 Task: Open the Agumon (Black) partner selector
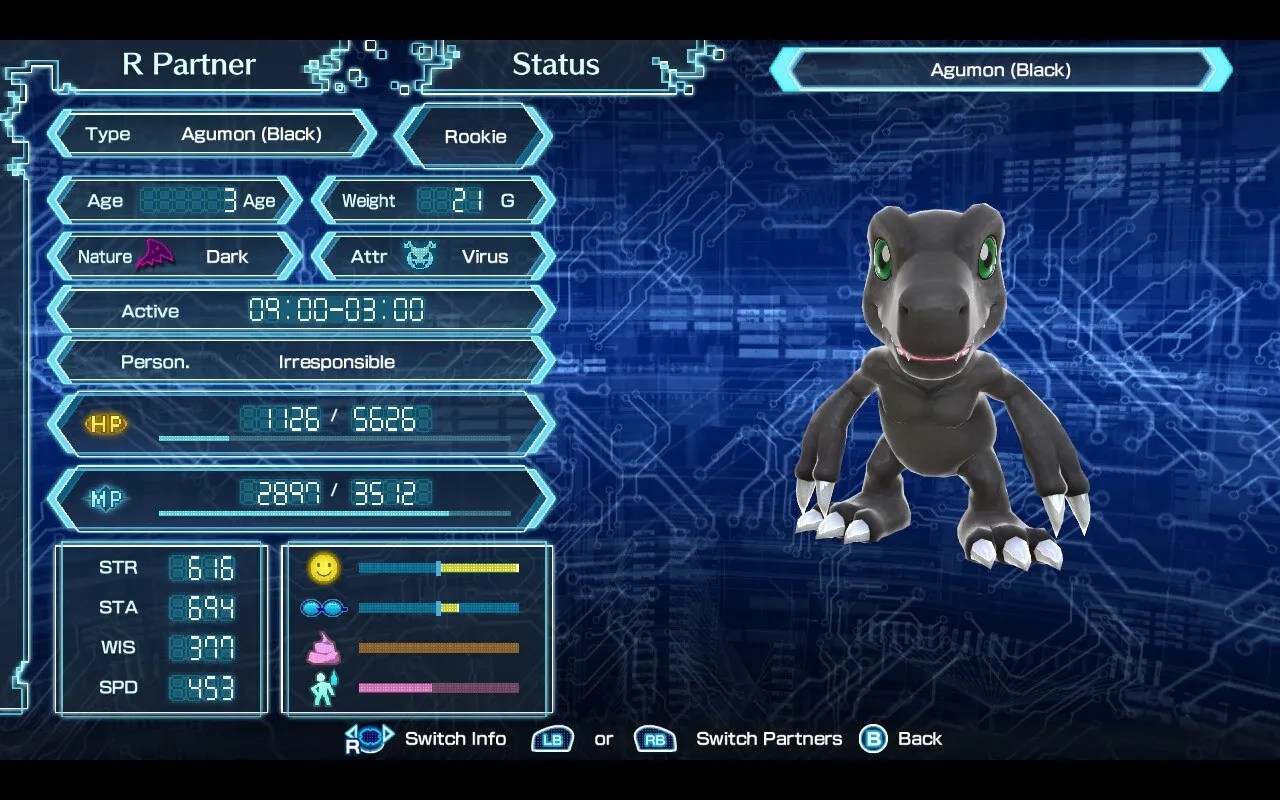[1000, 70]
